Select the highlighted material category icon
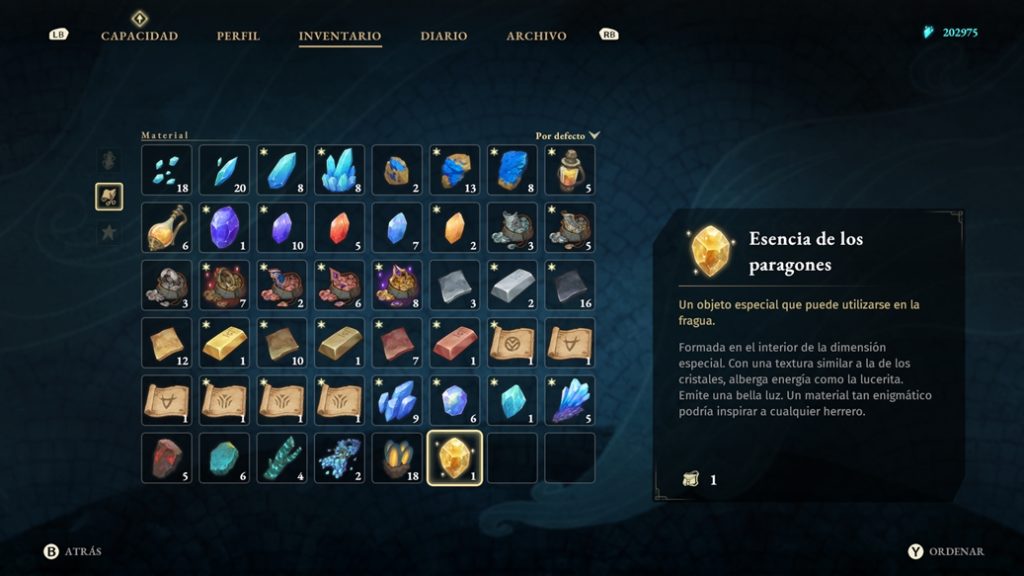The width and height of the screenshot is (1024, 576). [109, 196]
